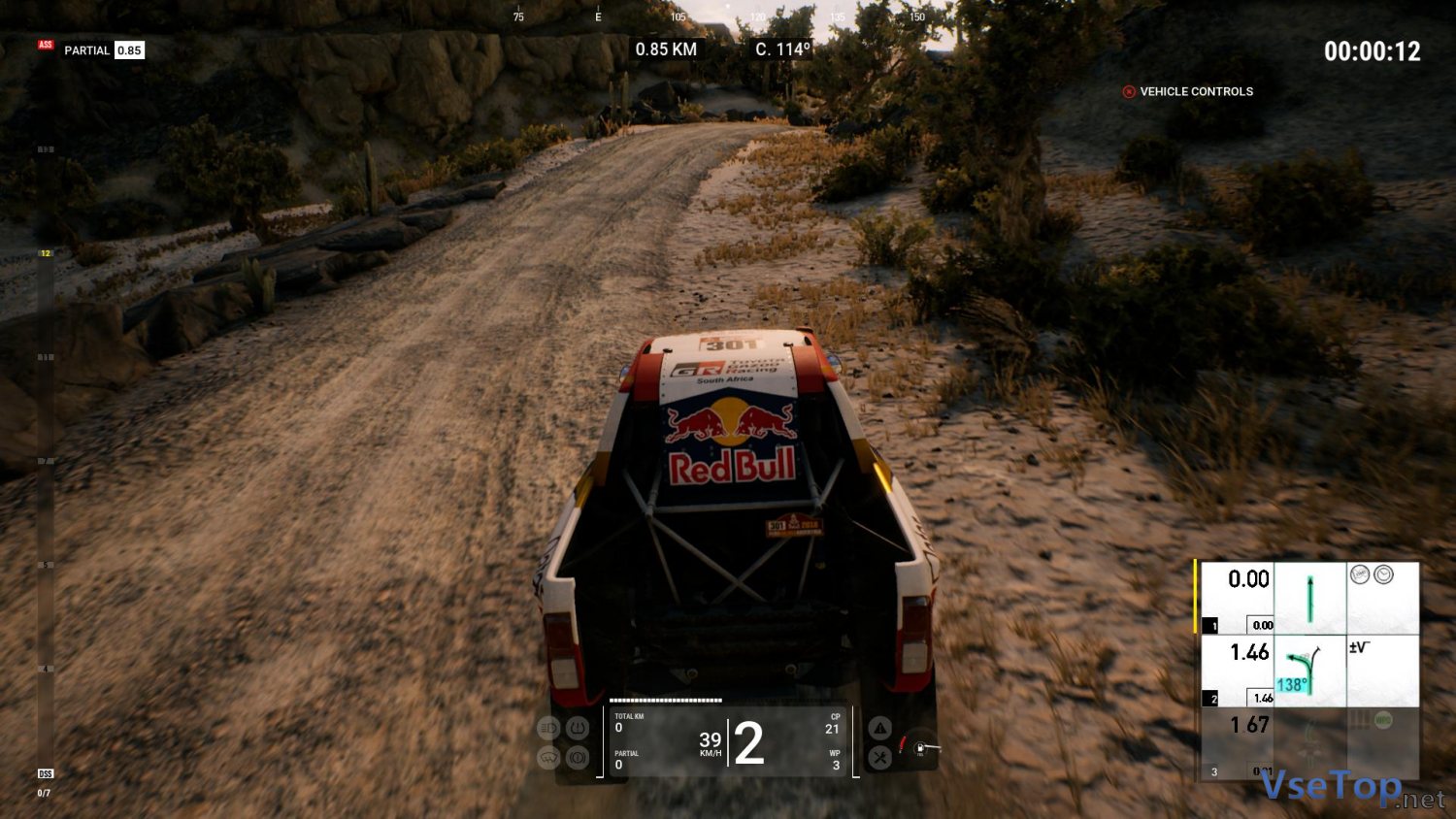Open the repair tools wrench icon
This screenshot has width=1456, height=819.
click(x=879, y=758)
